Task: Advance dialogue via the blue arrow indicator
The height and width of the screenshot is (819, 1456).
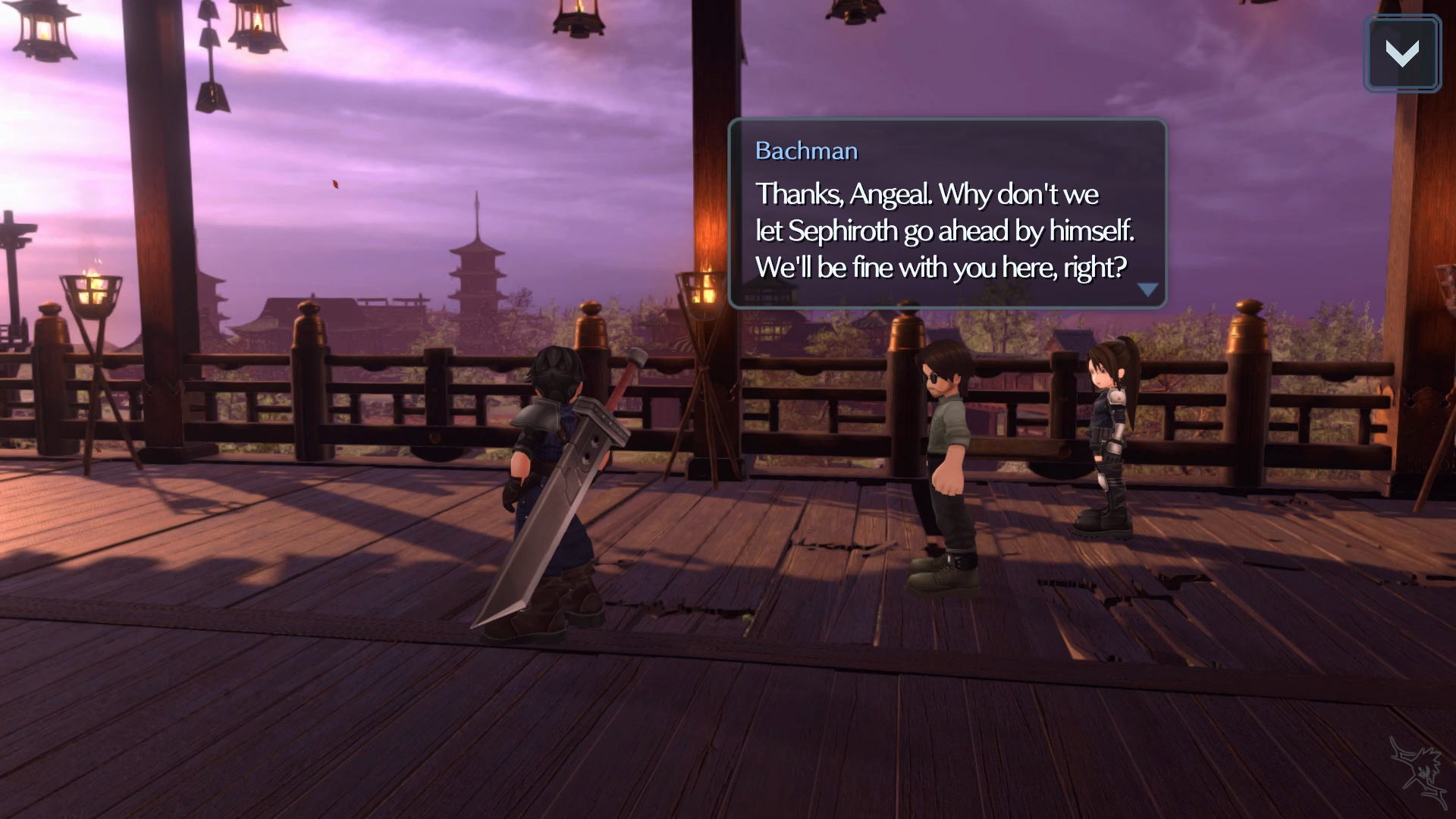Action: click(x=1147, y=290)
